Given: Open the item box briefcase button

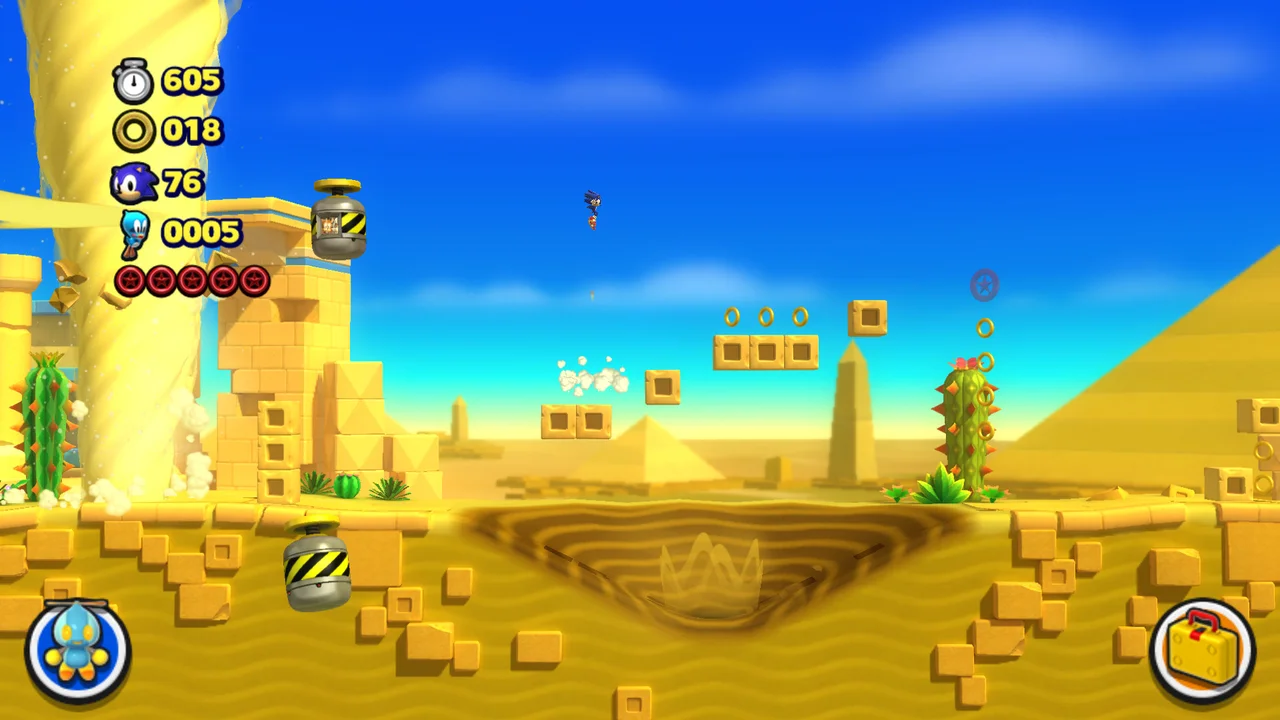Looking at the screenshot, I should click(x=1204, y=648).
